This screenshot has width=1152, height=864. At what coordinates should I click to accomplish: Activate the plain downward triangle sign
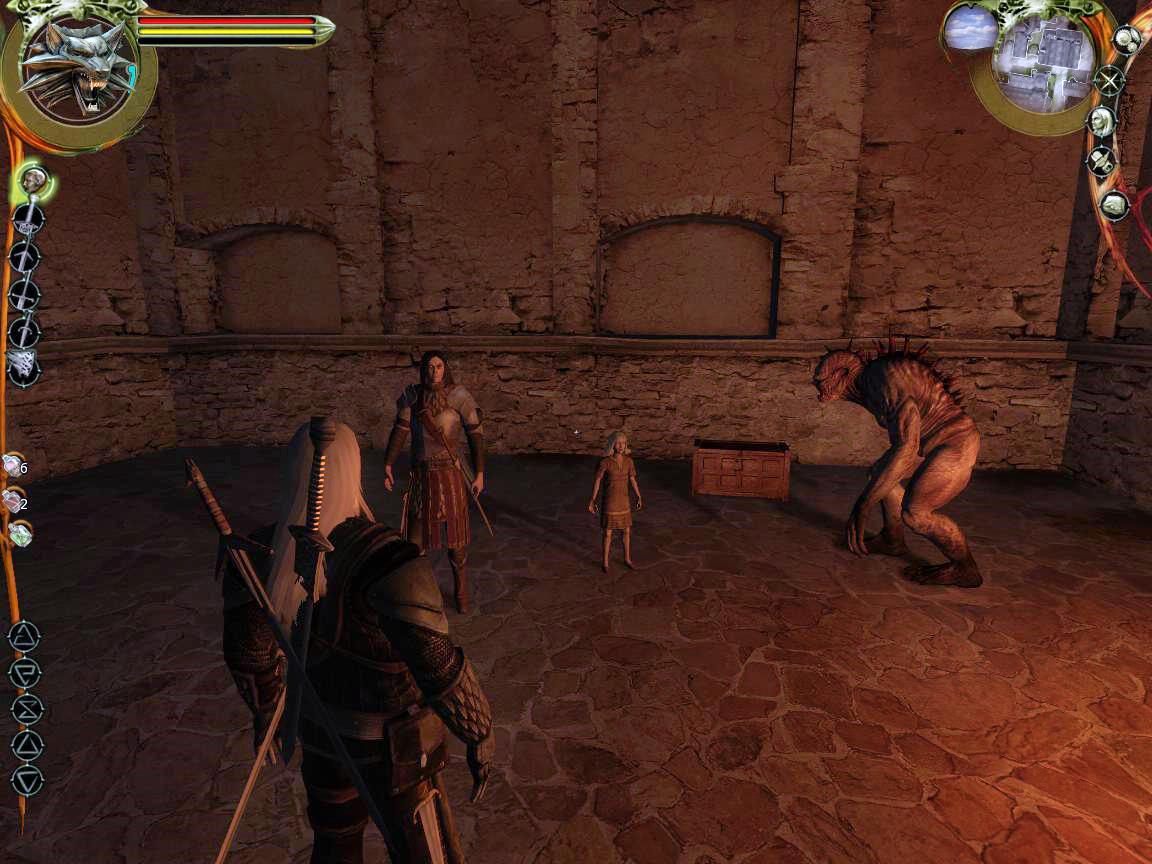coord(27,779)
